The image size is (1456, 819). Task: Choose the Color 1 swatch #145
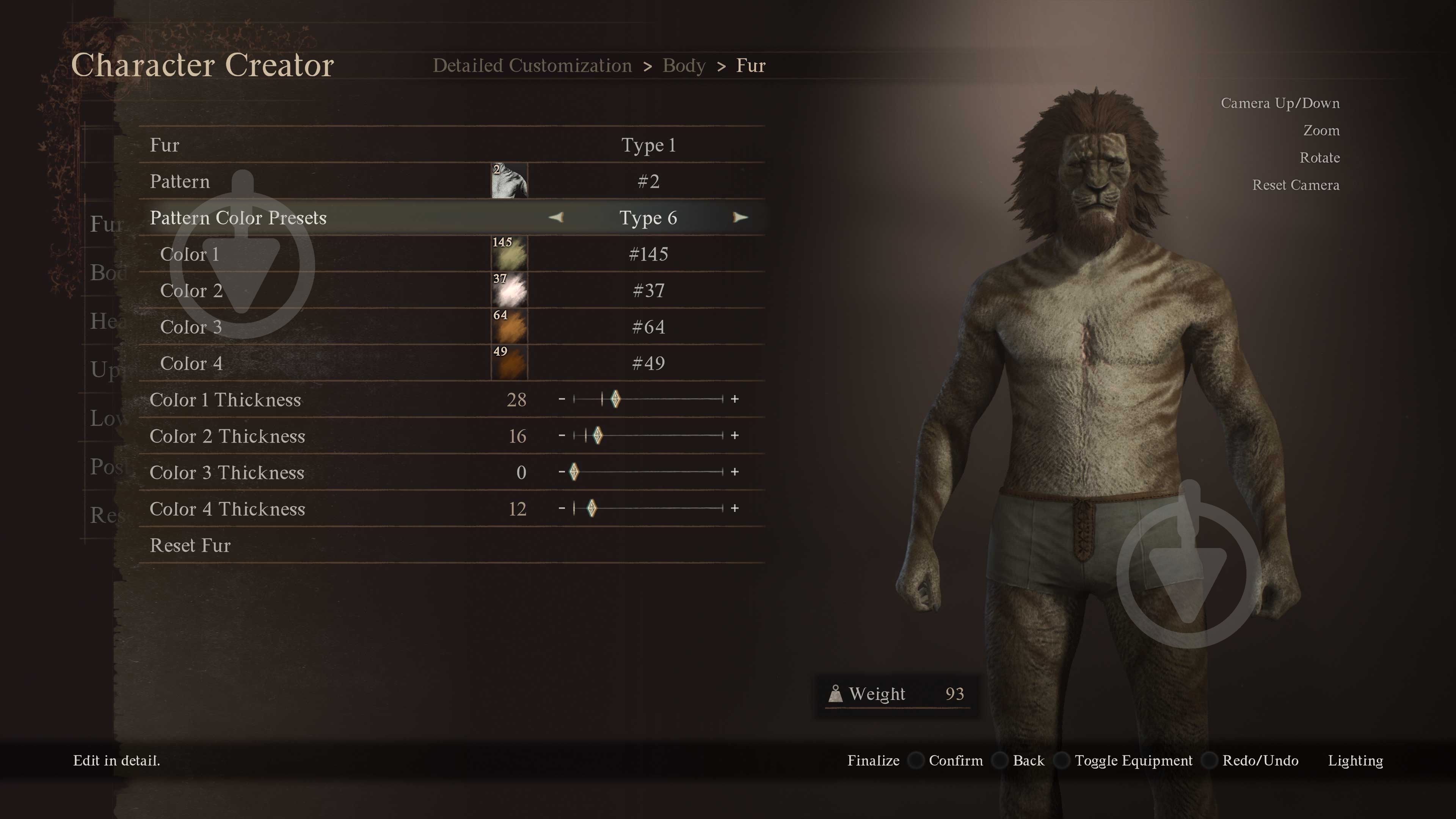point(509,254)
